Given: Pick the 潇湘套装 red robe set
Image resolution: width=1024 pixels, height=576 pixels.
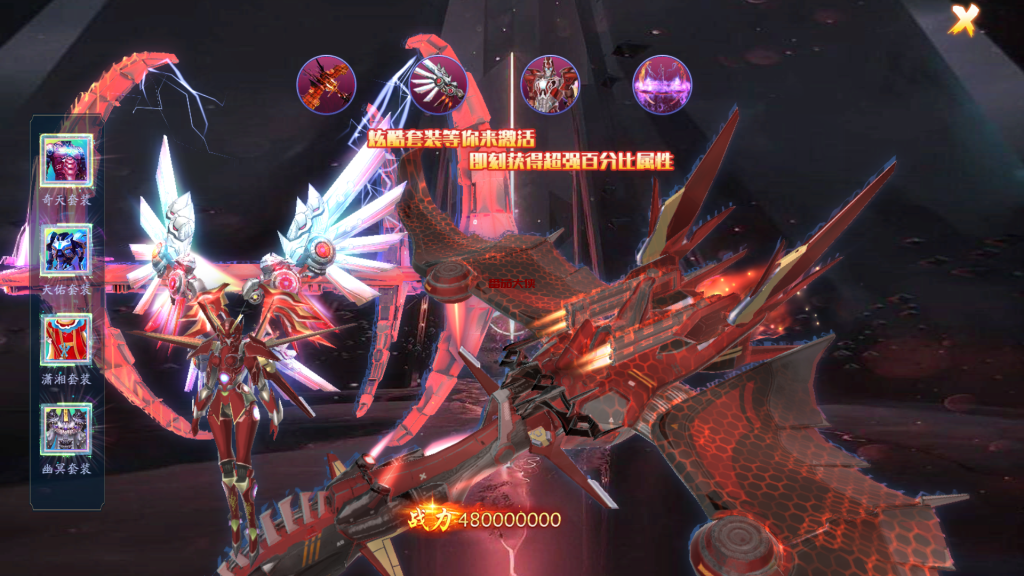Looking at the screenshot, I should click(x=66, y=340).
